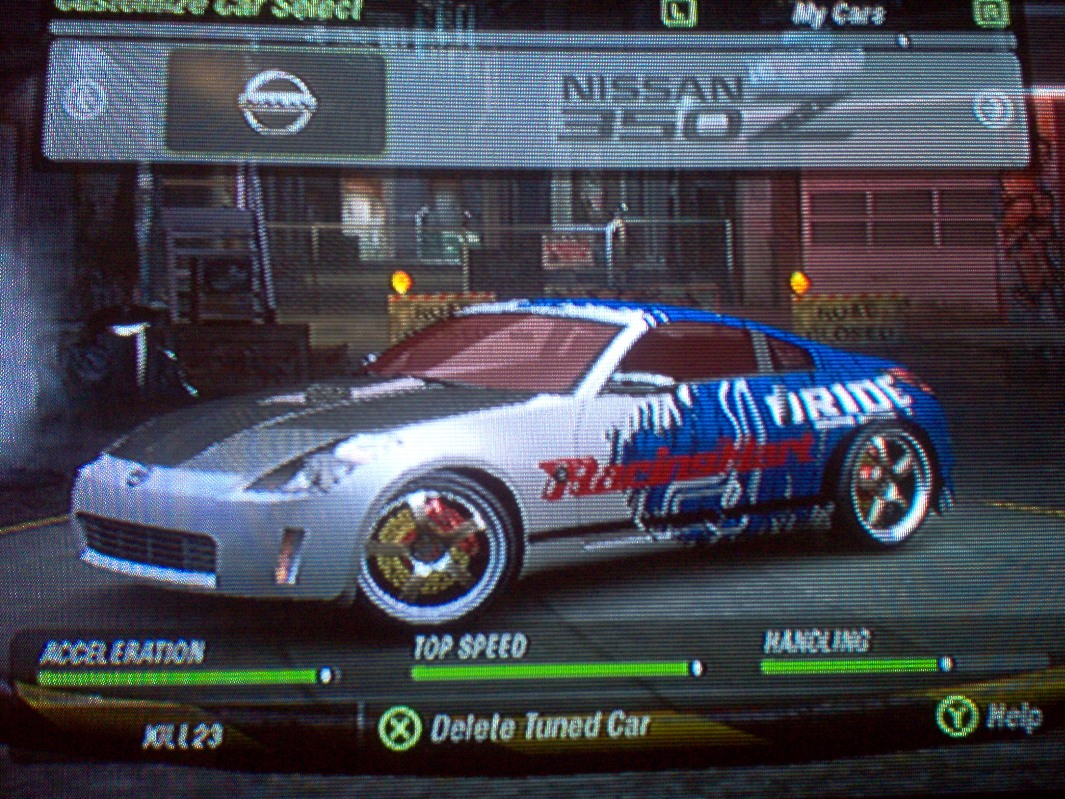Select the Nissan logo car tile
Image resolution: width=1065 pixels, height=799 pixels.
click(275, 103)
